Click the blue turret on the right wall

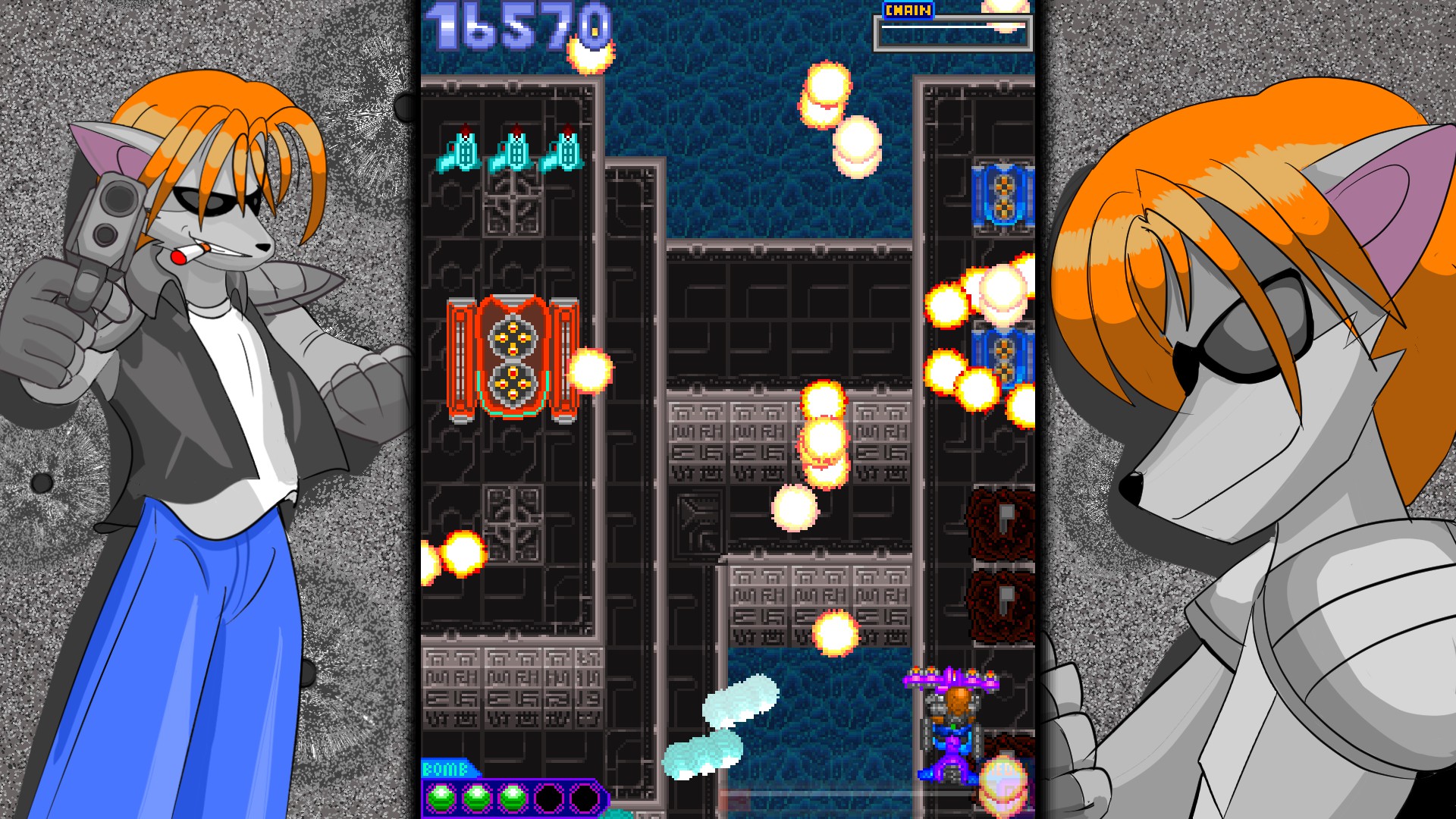click(1003, 194)
